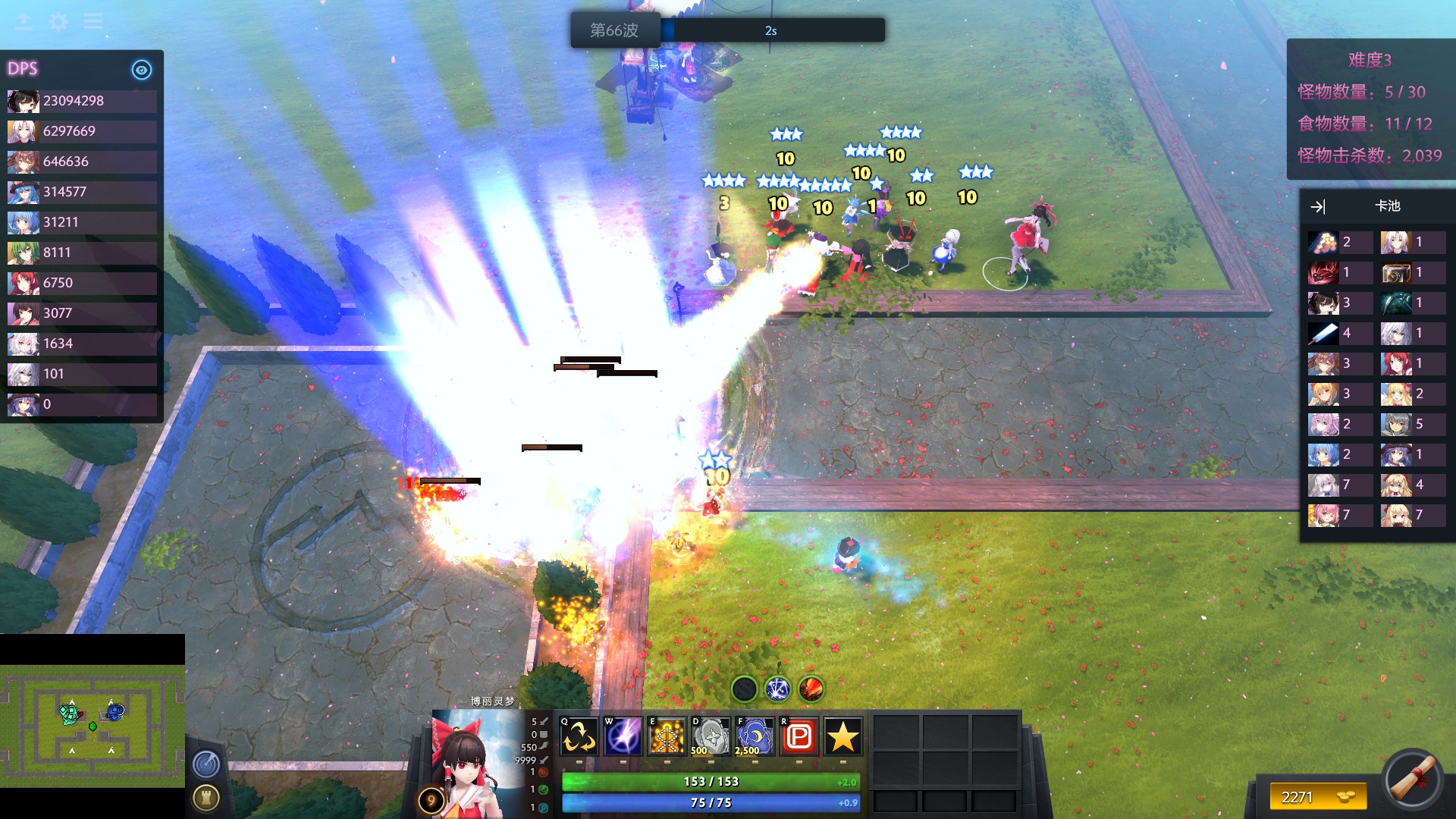Click the red P ultimate ability icon
Viewport: 1456px width, 819px height.
pos(798,736)
